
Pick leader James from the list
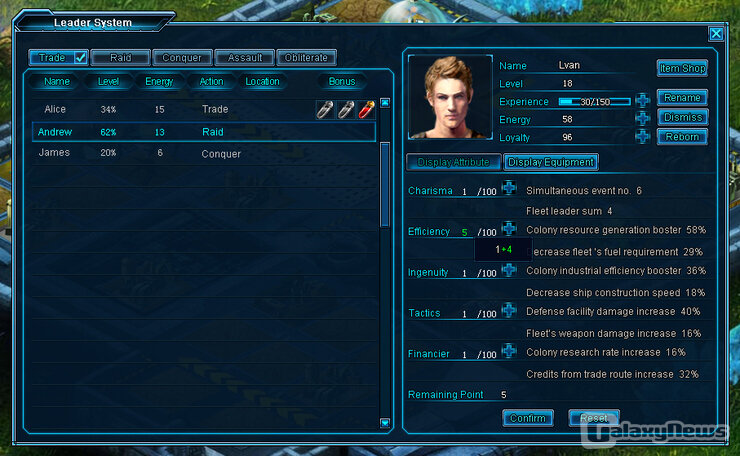pyautogui.click(x=54, y=153)
